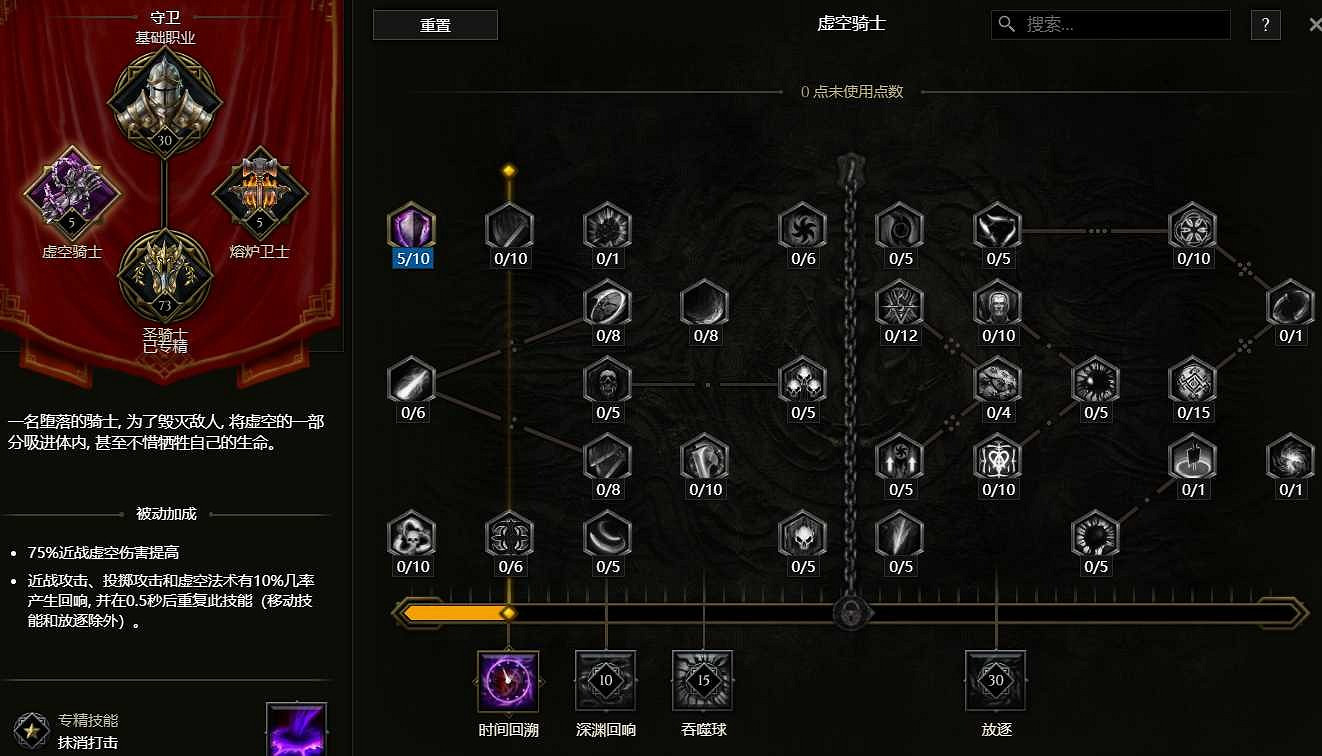点击右上角的问号帮助按钮
The image size is (1322, 756).
coord(1264,24)
